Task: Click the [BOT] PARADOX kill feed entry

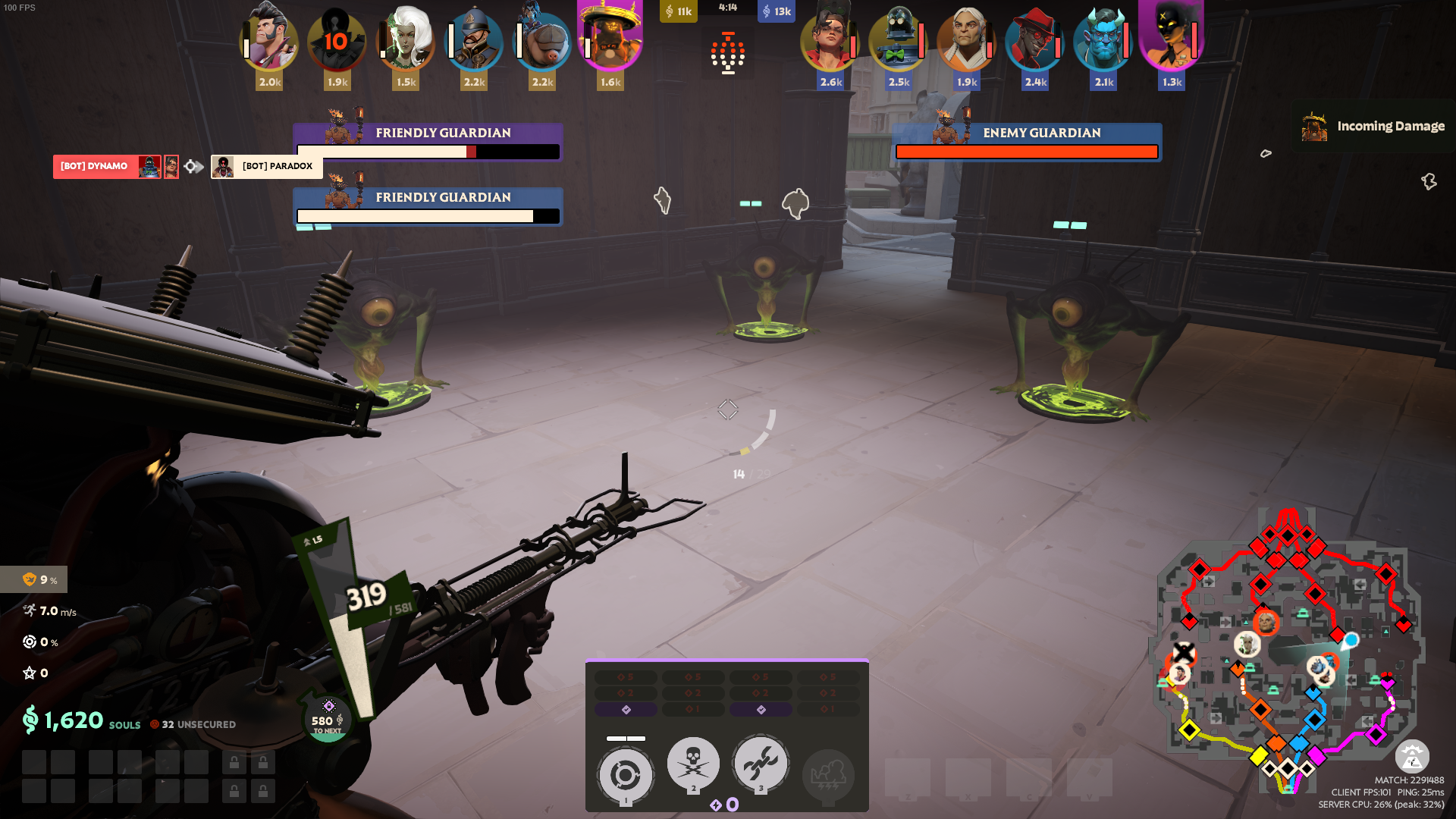Action: tap(267, 166)
